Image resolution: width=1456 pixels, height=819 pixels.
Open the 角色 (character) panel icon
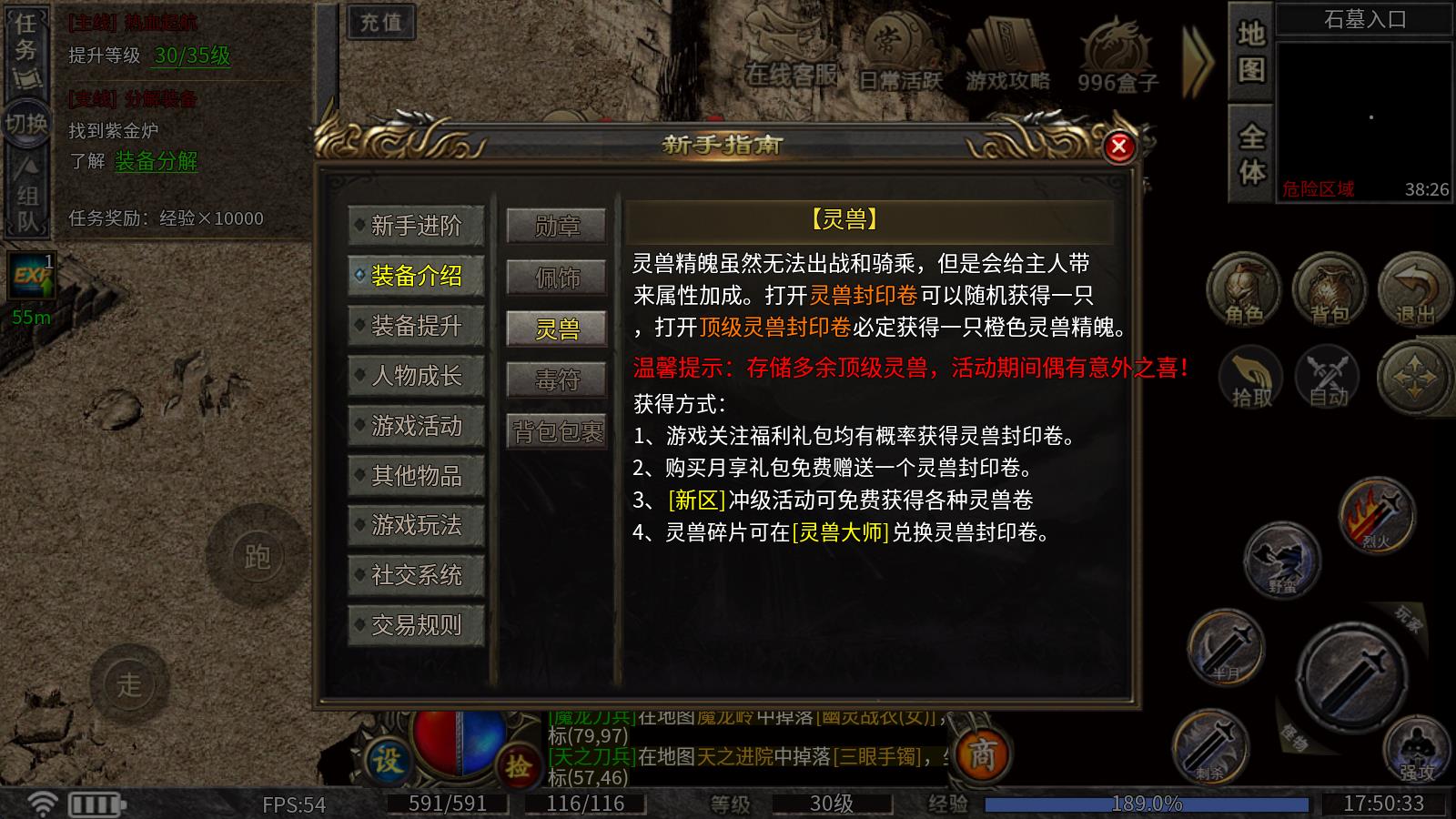click(1245, 289)
